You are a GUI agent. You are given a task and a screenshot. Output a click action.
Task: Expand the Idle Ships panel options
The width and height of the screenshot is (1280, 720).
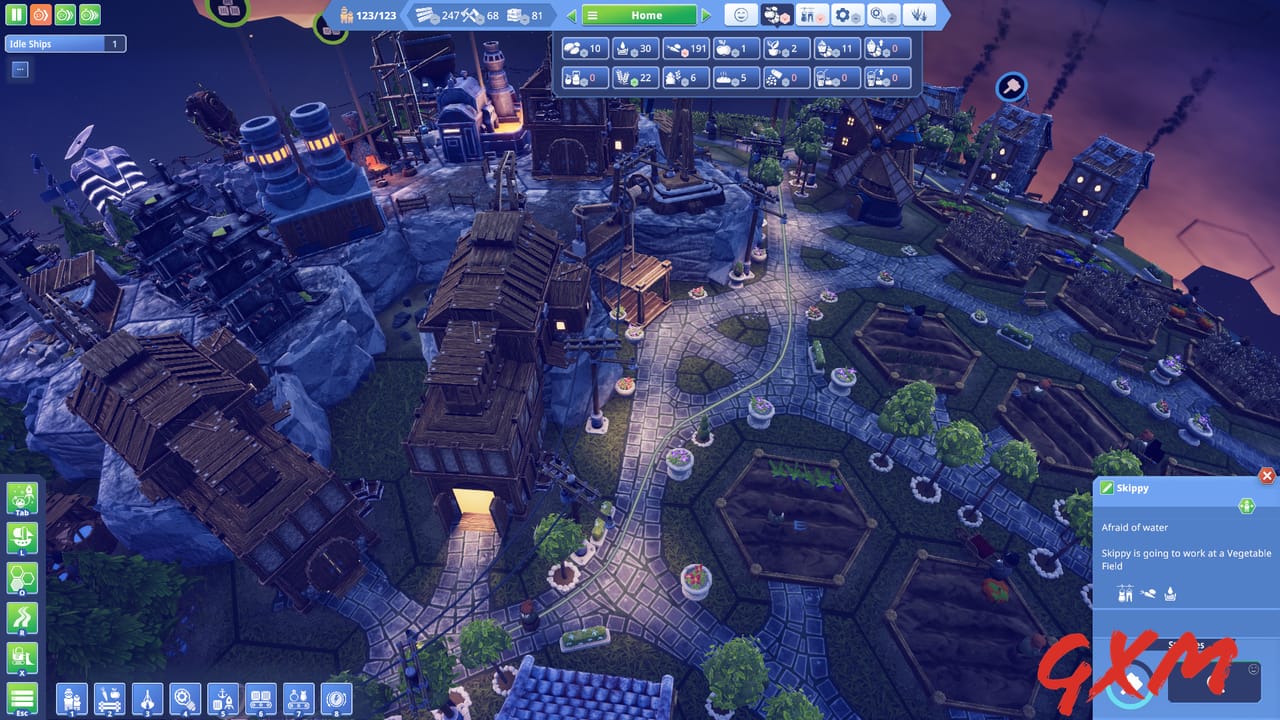(x=18, y=69)
